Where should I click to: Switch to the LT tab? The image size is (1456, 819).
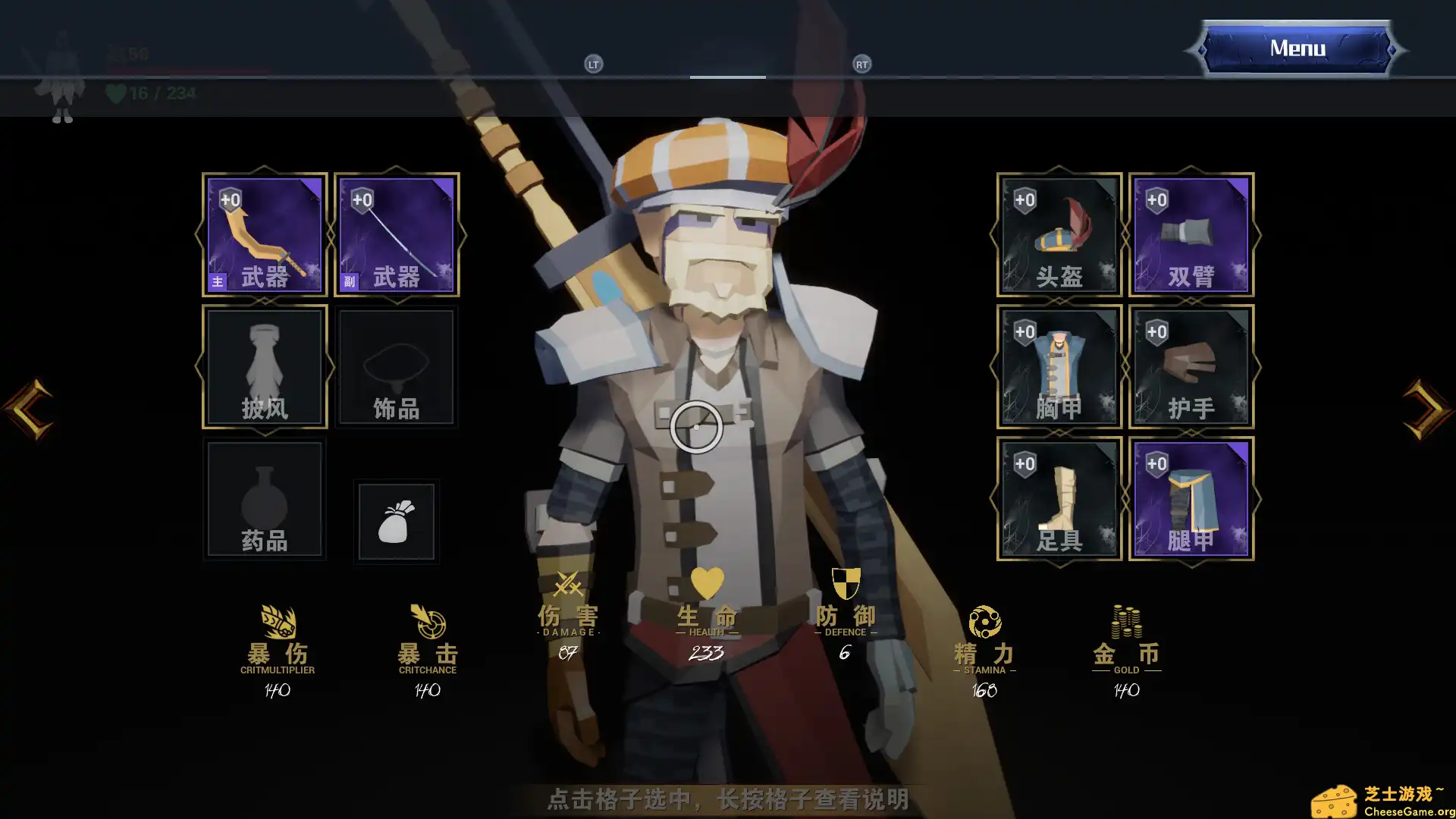click(593, 64)
